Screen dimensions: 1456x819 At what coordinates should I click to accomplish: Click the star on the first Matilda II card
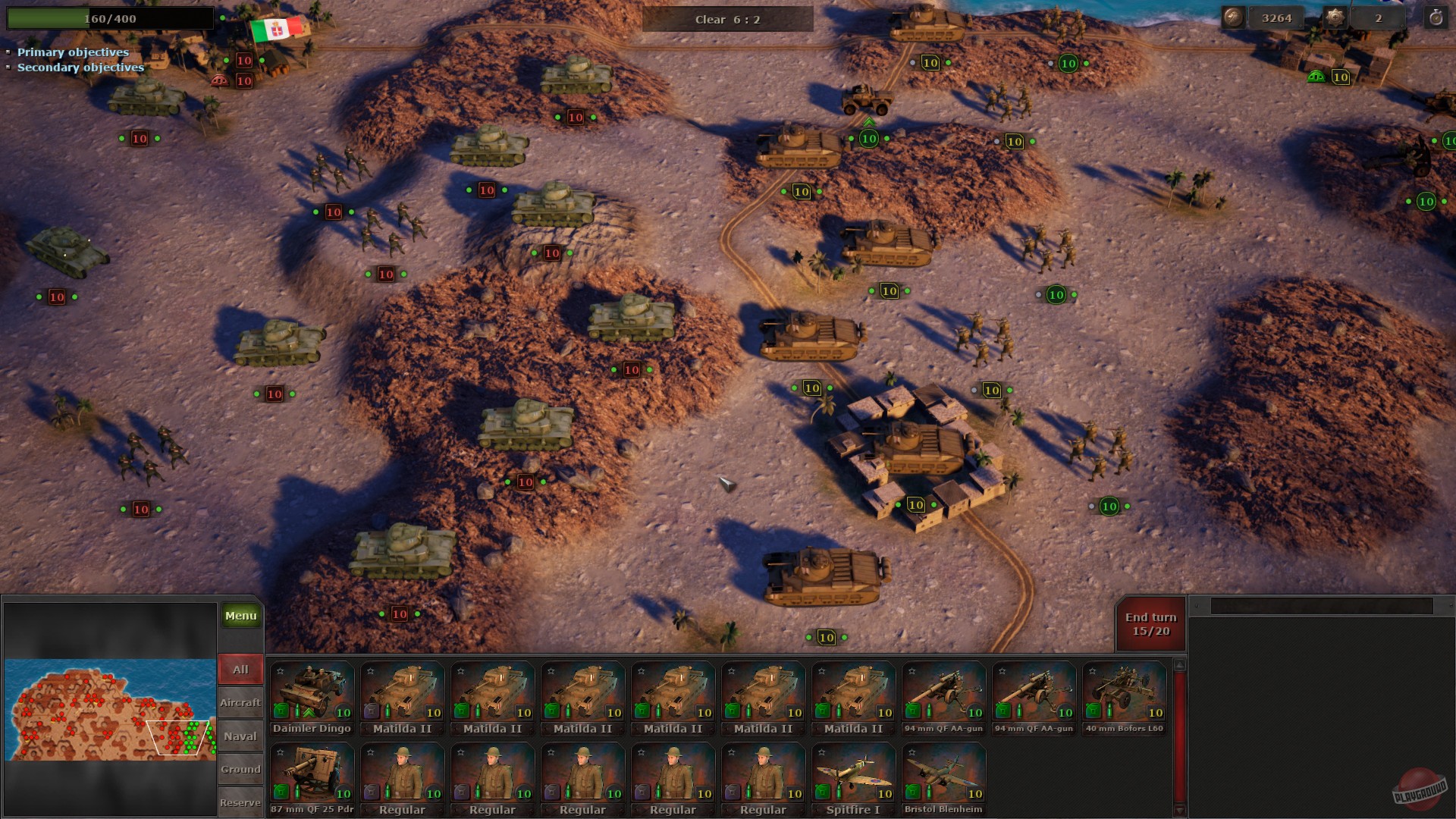[x=370, y=670]
